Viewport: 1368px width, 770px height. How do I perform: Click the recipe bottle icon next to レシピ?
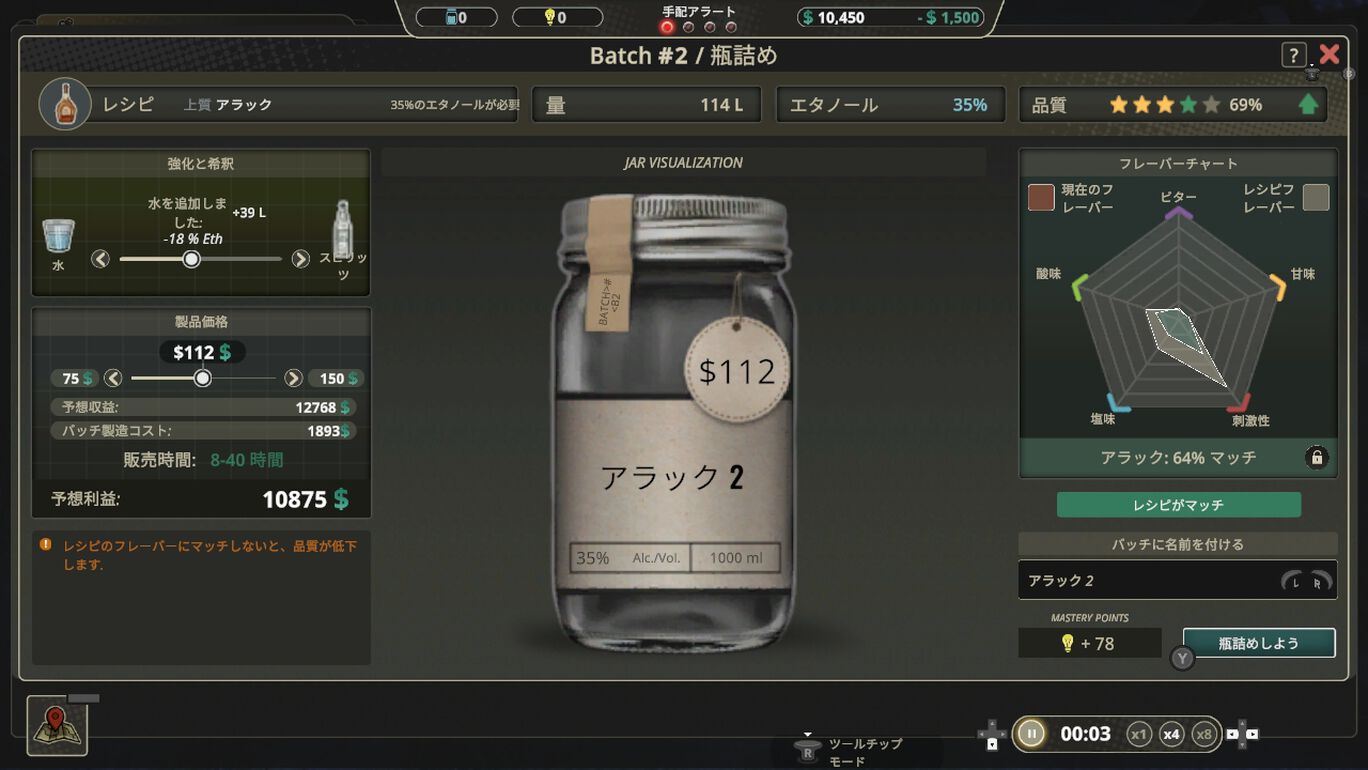[64, 103]
